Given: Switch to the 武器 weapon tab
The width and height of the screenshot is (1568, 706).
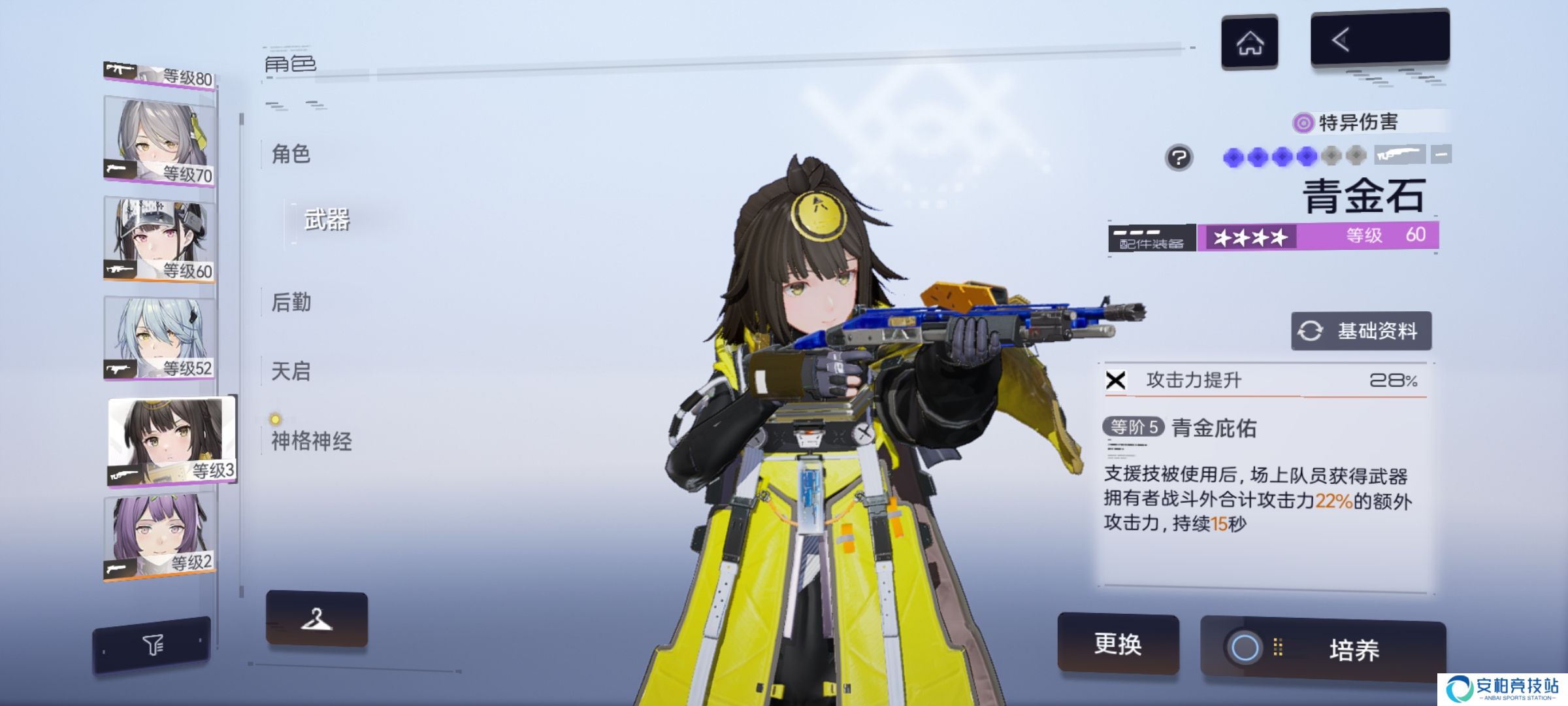Looking at the screenshot, I should coord(327,220).
